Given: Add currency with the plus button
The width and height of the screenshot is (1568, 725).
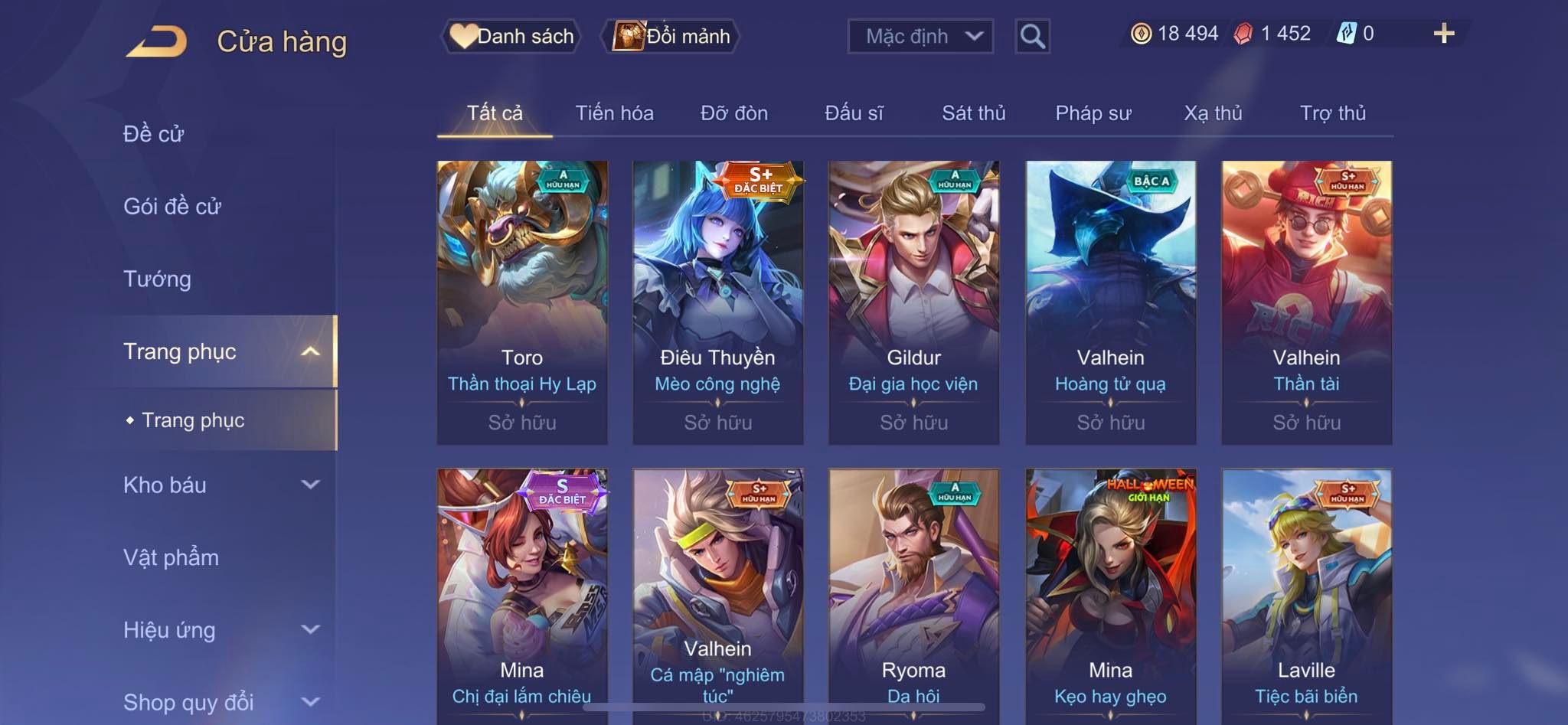Looking at the screenshot, I should (1443, 34).
